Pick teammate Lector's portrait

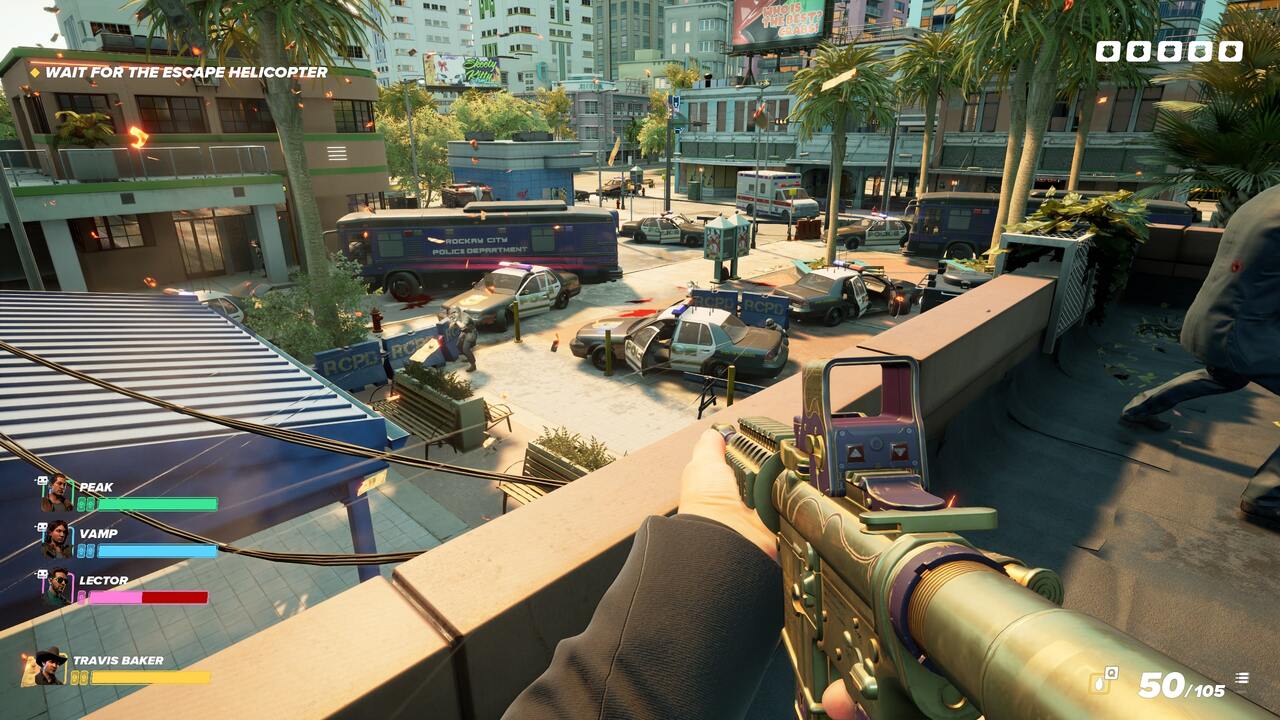[56, 587]
